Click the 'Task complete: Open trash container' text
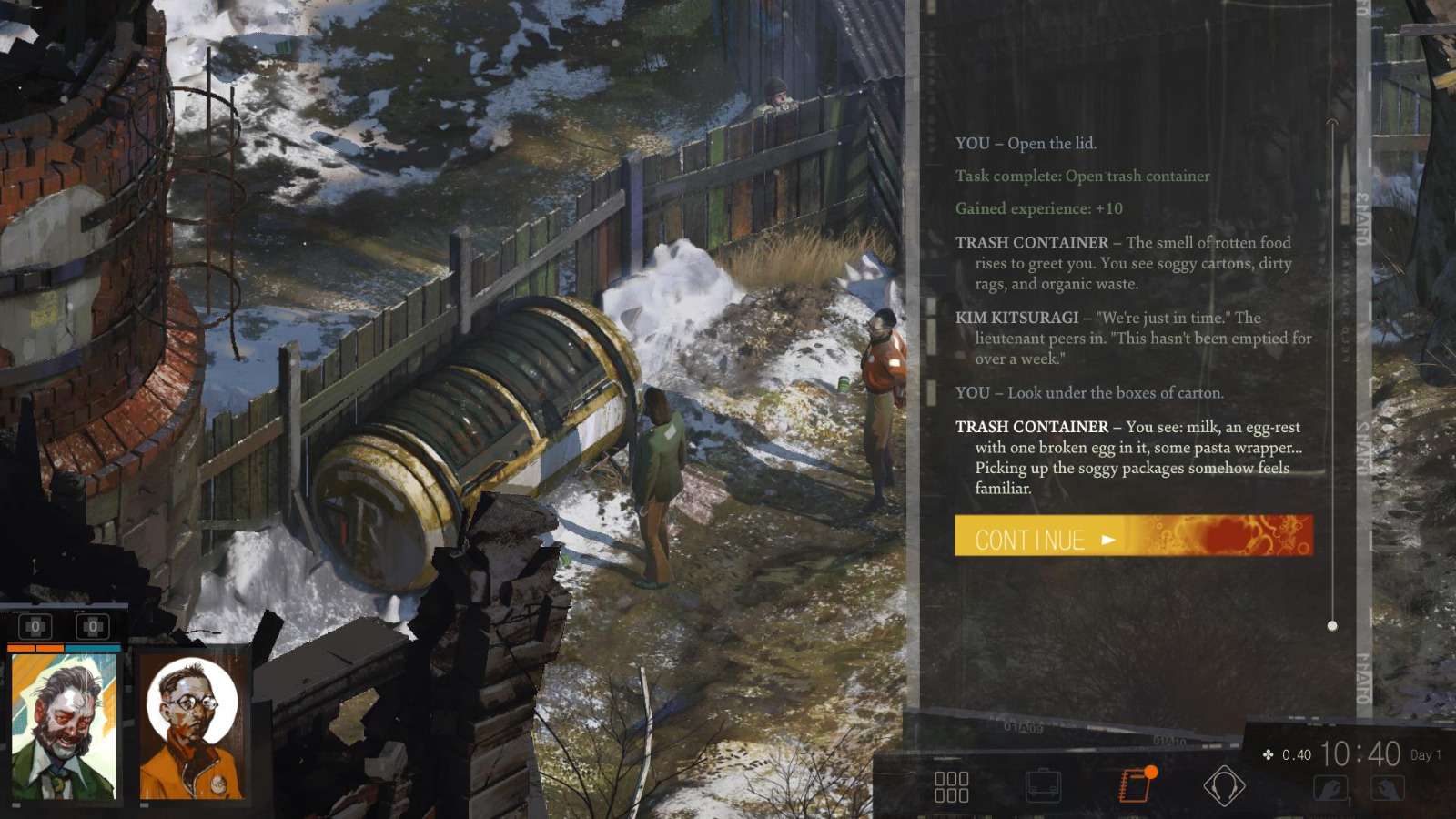The height and width of the screenshot is (819, 1456). click(x=1082, y=176)
